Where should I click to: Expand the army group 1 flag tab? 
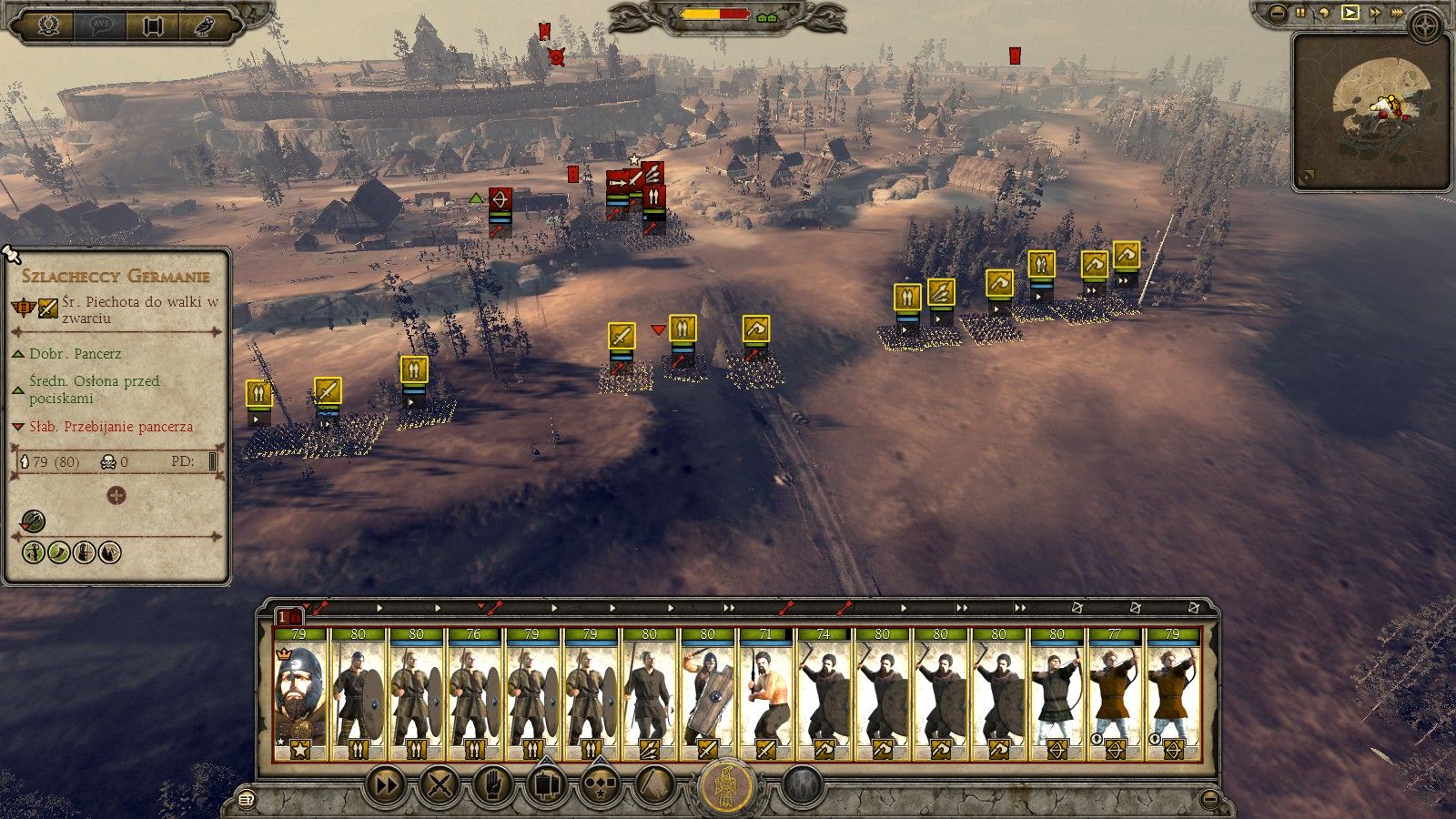click(288, 616)
